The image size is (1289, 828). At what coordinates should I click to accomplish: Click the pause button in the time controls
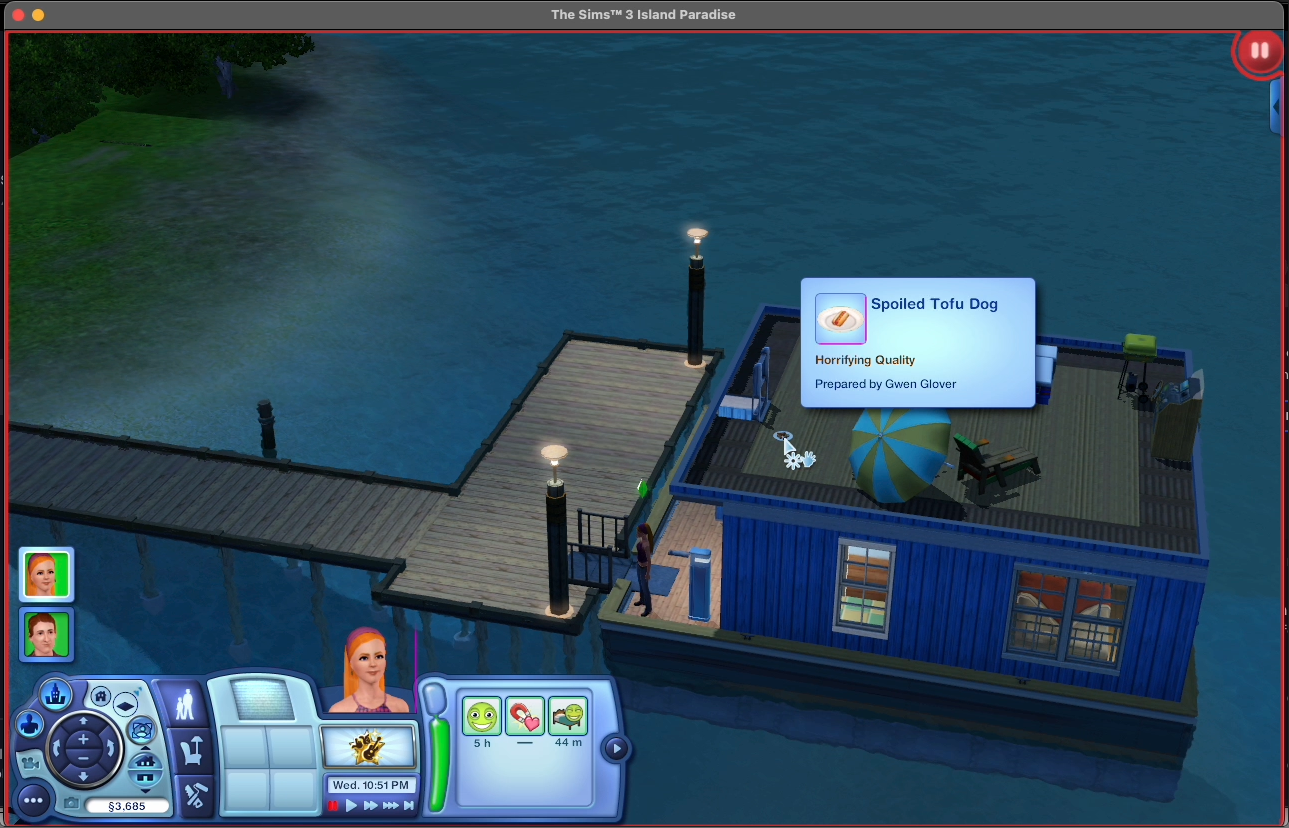pos(334,805)
